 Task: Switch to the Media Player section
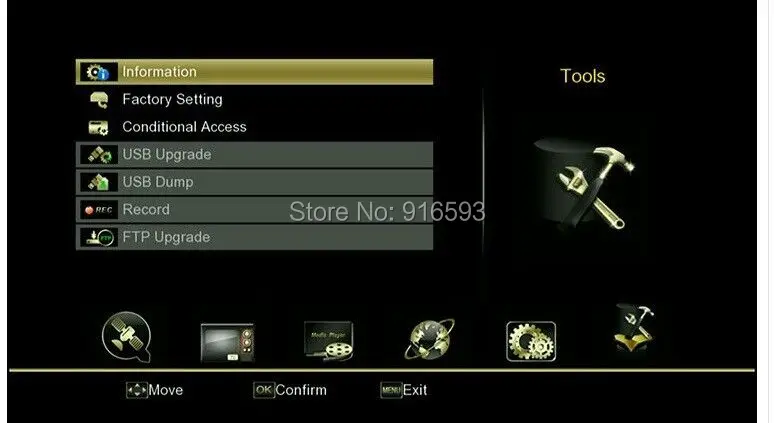tap(329, 342)
